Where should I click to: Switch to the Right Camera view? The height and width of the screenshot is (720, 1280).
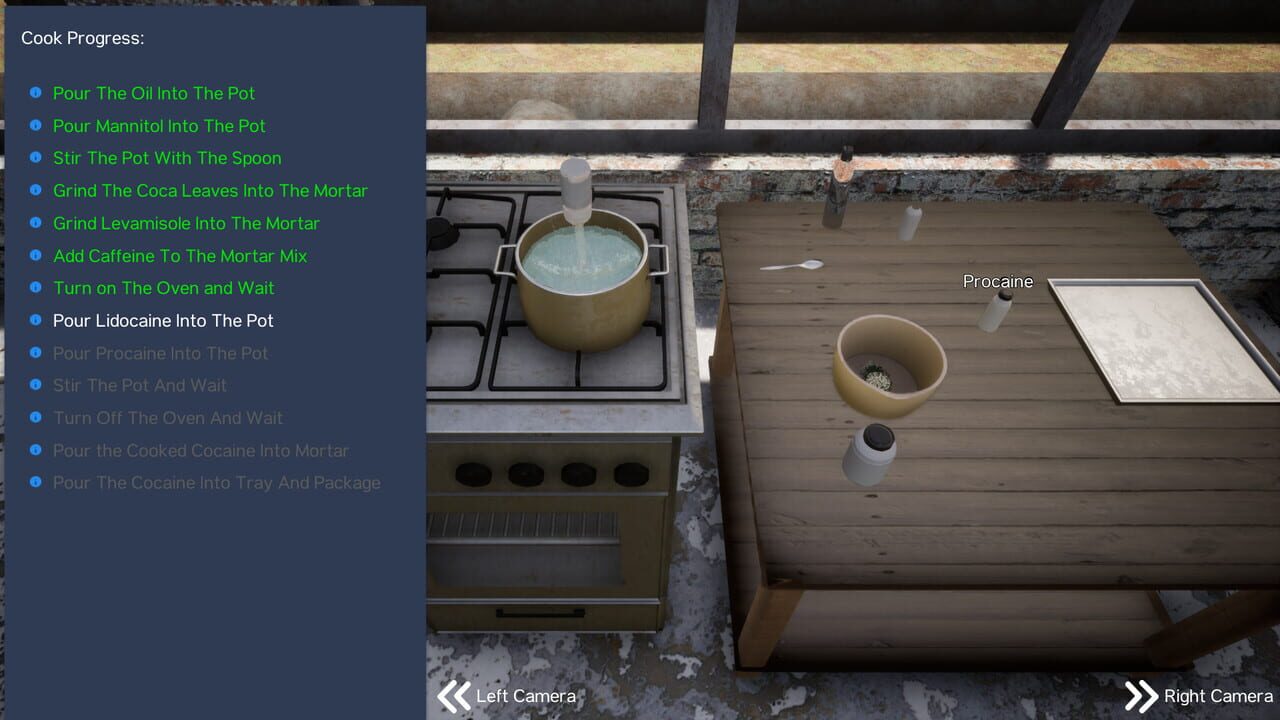[x=1217, y=695]
